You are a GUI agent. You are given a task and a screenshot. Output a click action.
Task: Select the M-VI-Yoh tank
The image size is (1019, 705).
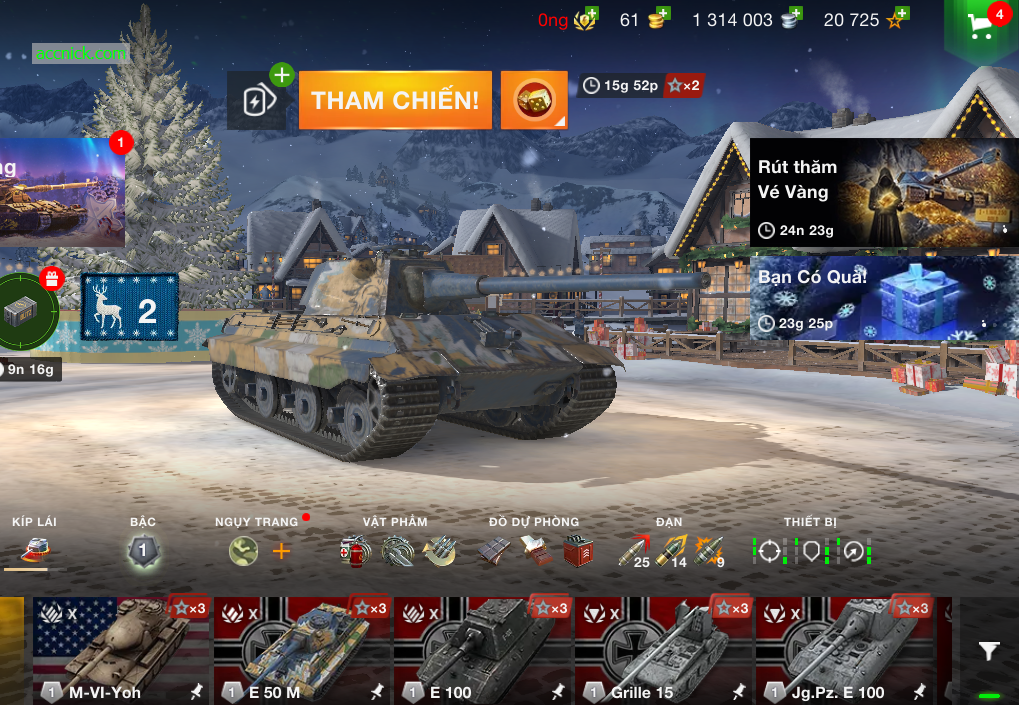(120, 650)
